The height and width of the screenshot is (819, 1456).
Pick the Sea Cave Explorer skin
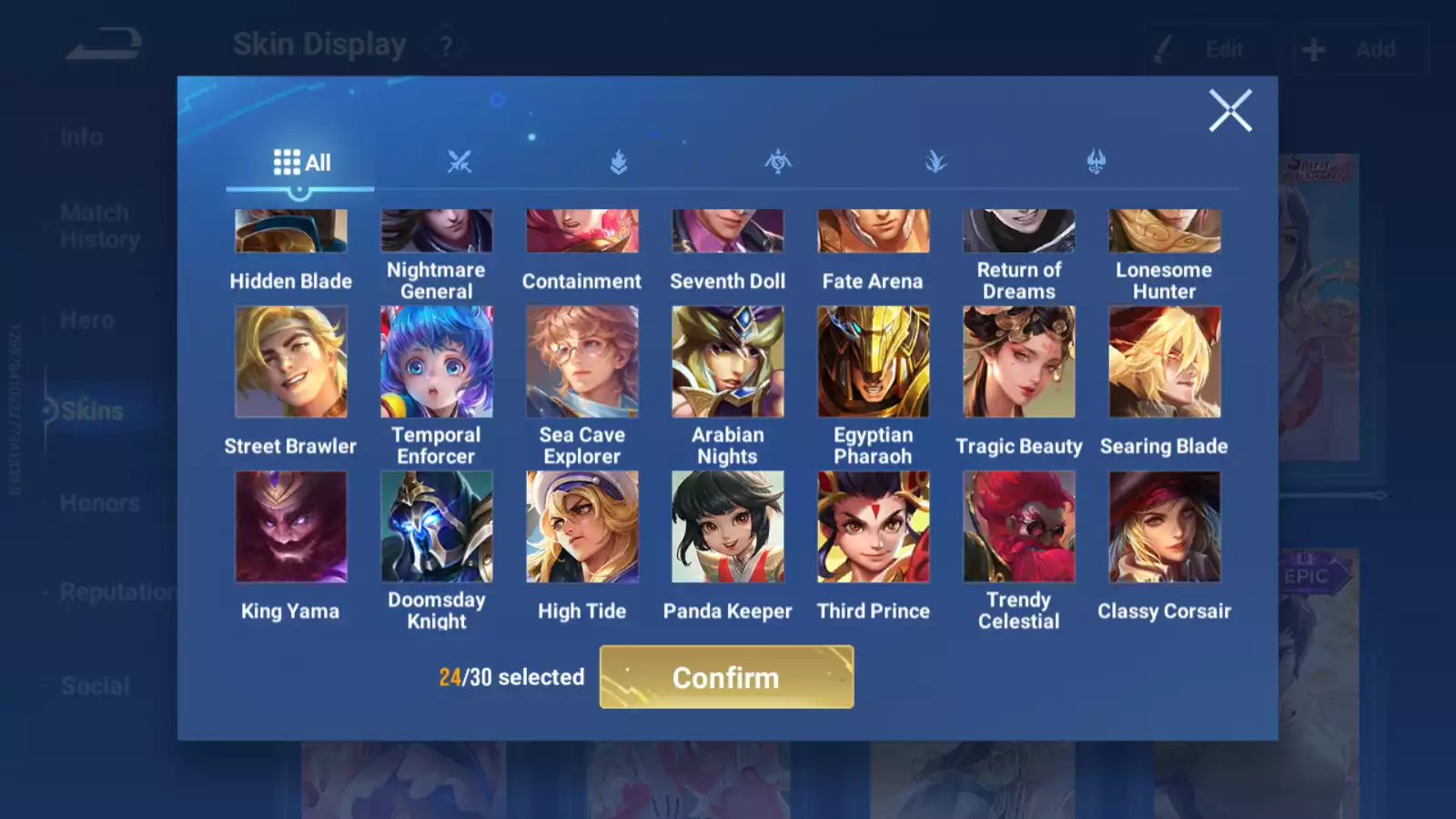point(582,362)
